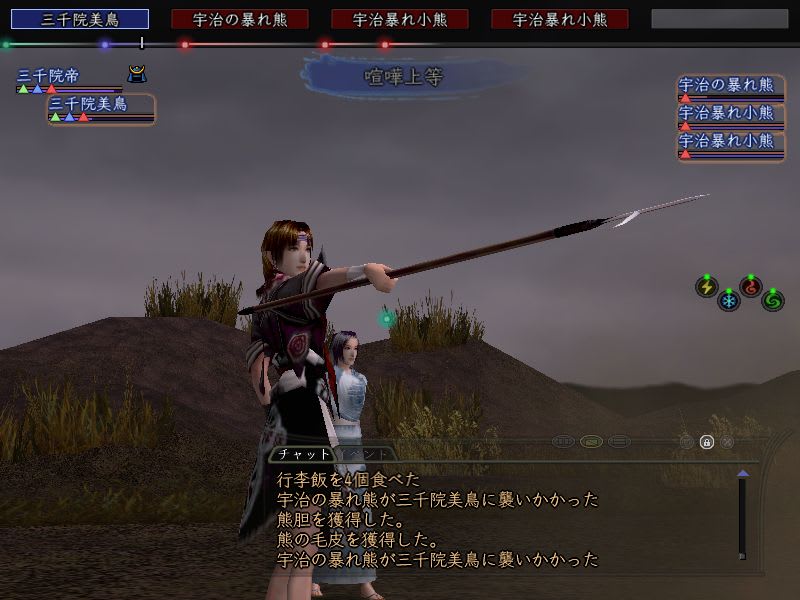Click the chat log scrollbar
Viewport: 800px width, 600px height.
(742, 515)
